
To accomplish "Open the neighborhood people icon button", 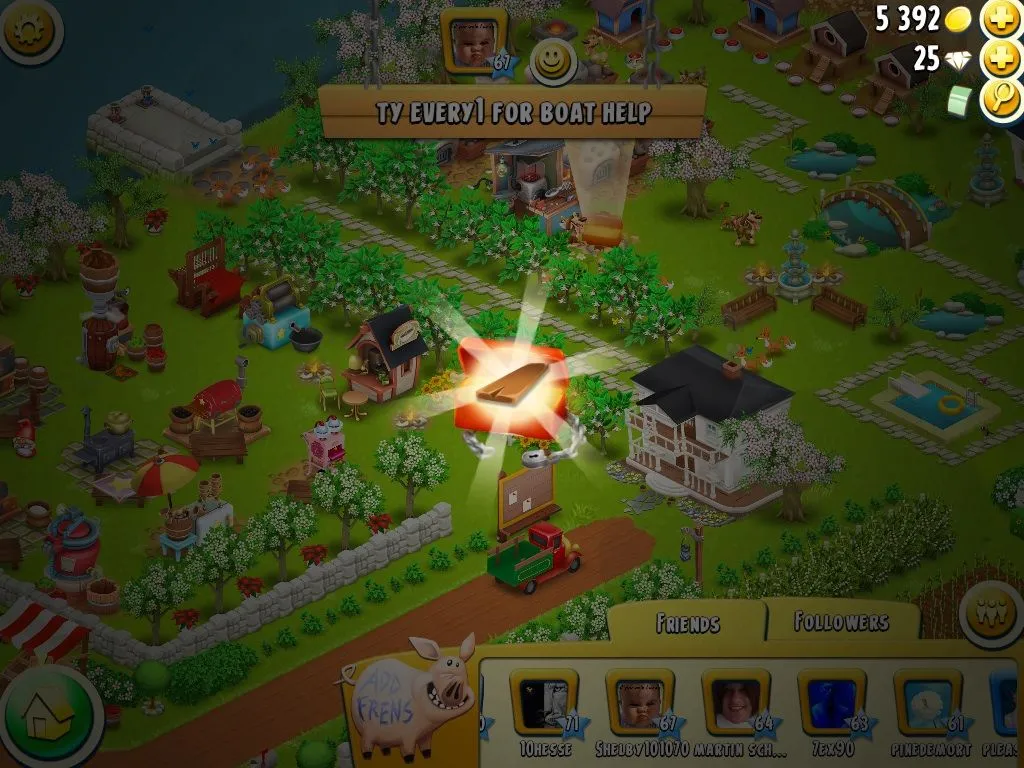I will pyautogui.click(x=991, y=614).
